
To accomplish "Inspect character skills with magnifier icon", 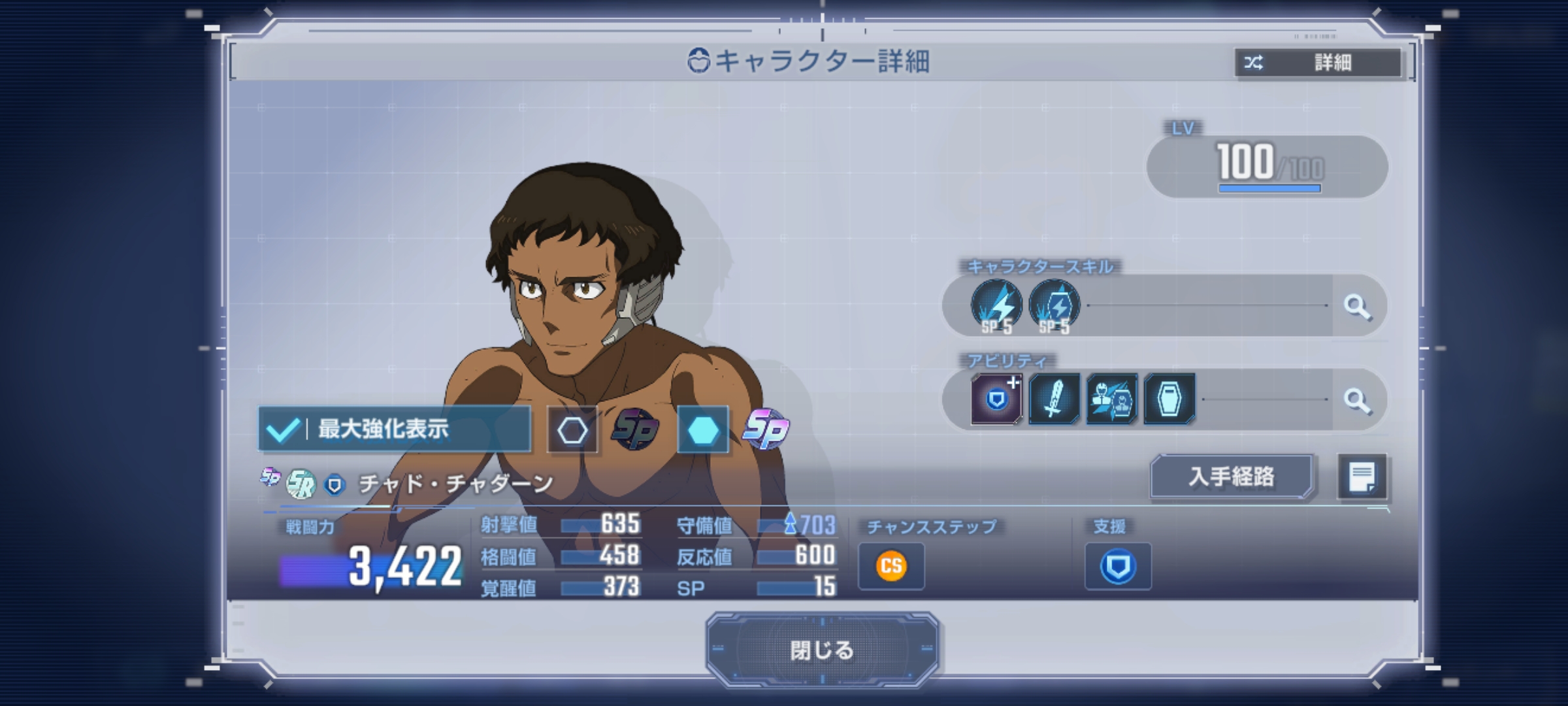I will (x=1357, y=305).
